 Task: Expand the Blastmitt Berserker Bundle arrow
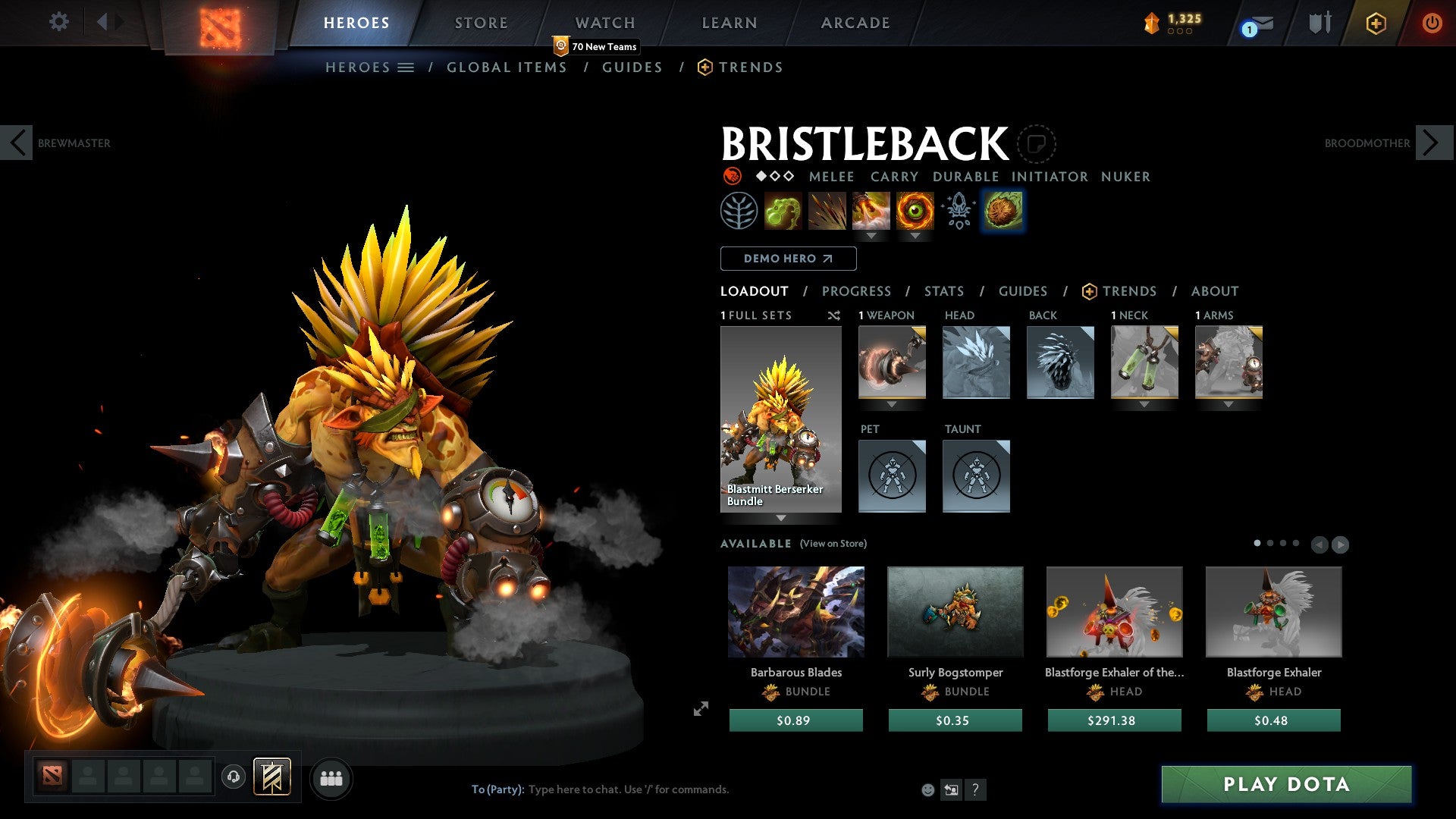(781, 519)
